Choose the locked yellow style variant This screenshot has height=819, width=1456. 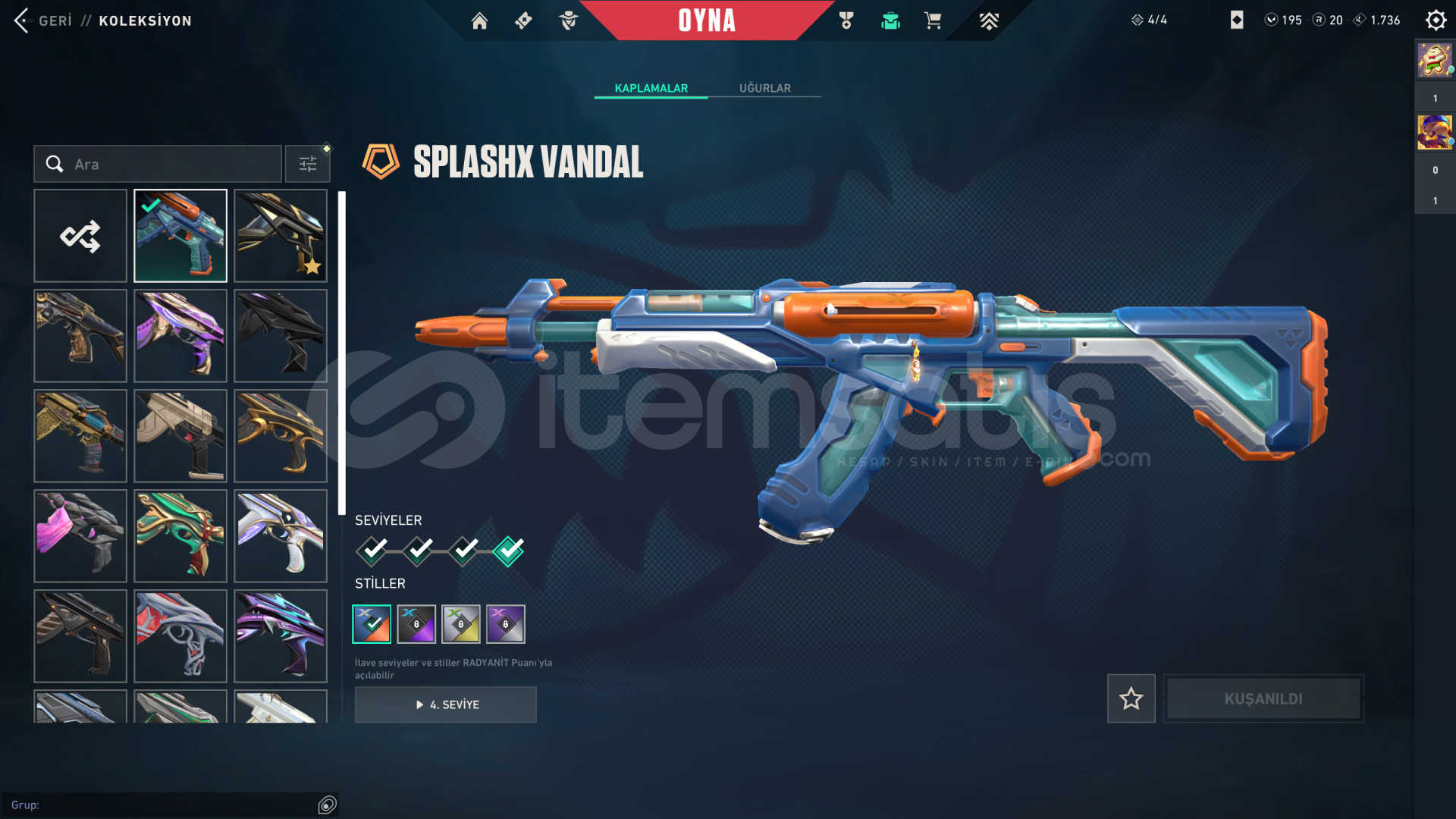(461, 624)
